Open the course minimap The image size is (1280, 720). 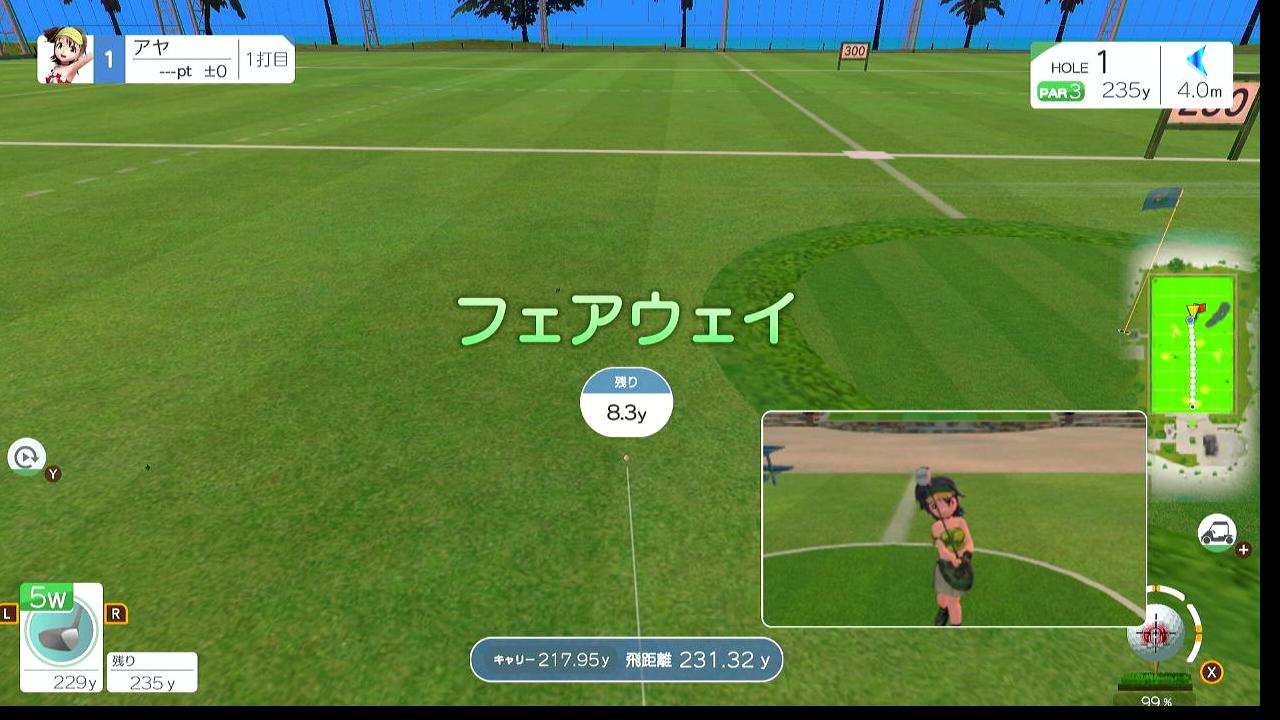pyautogui.click(x=1192, y=345)
